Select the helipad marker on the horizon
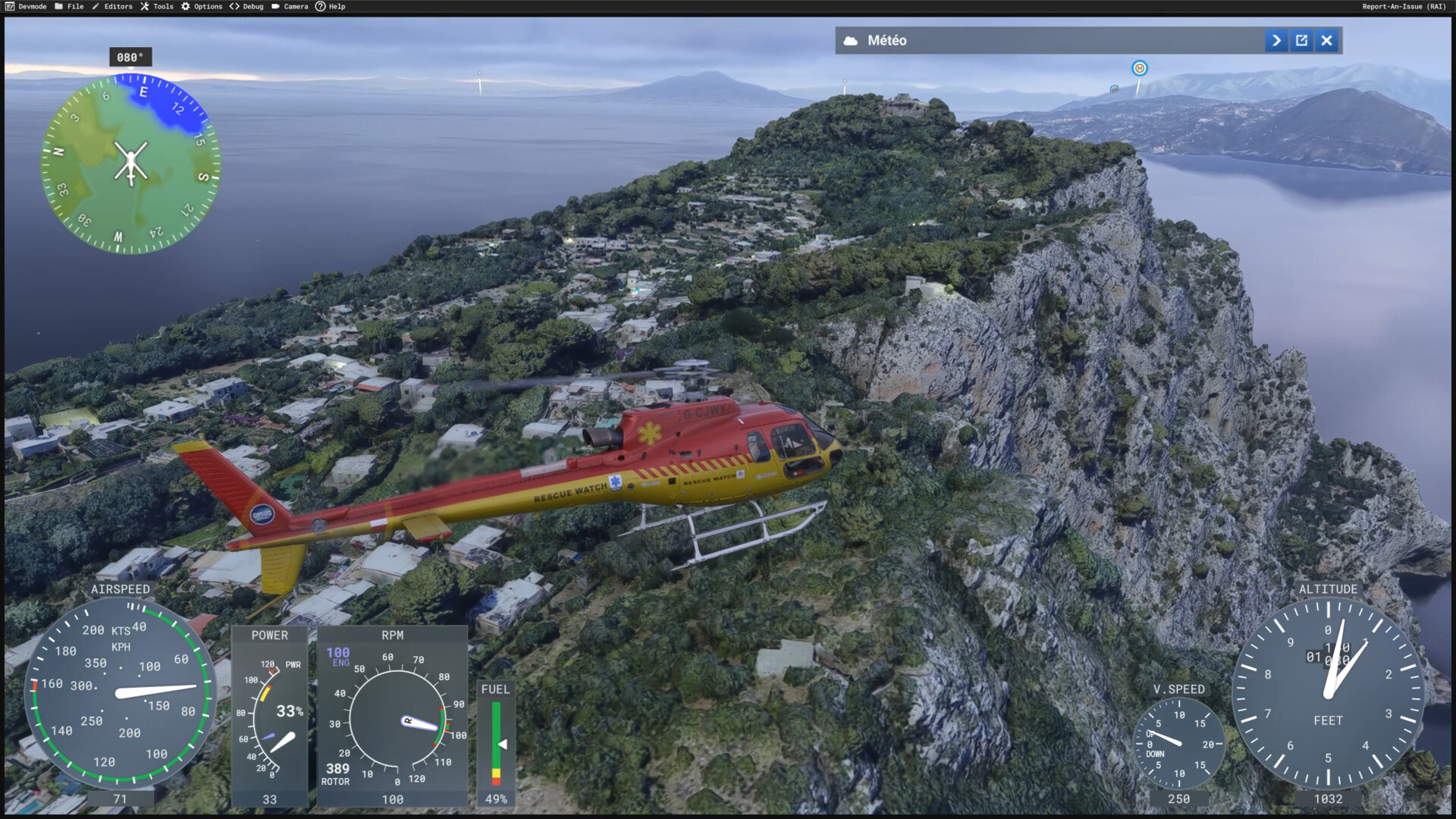The width and height of the screenshot is (1456, 819). click(x=1139, y=68)
